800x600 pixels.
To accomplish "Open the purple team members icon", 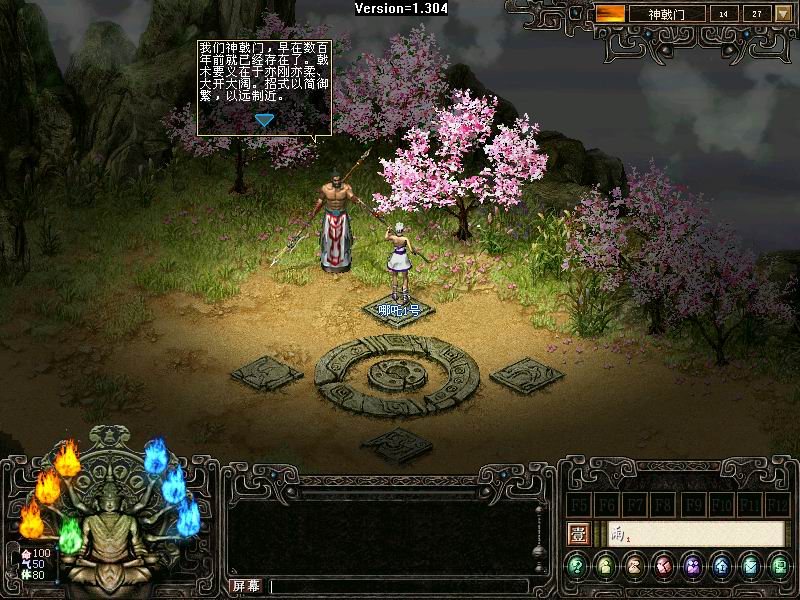I will point(693,567).
